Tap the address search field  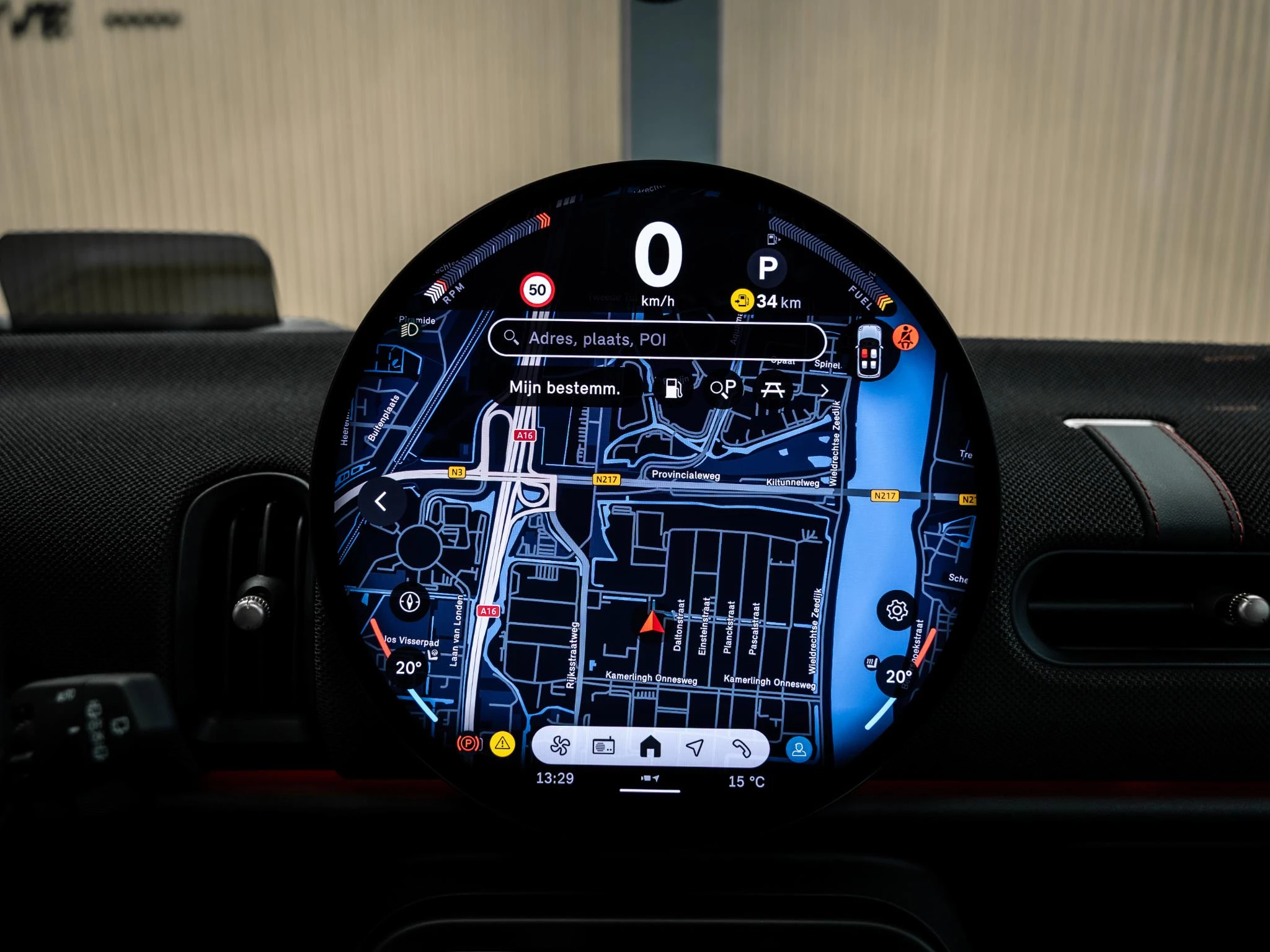(657, 340)
